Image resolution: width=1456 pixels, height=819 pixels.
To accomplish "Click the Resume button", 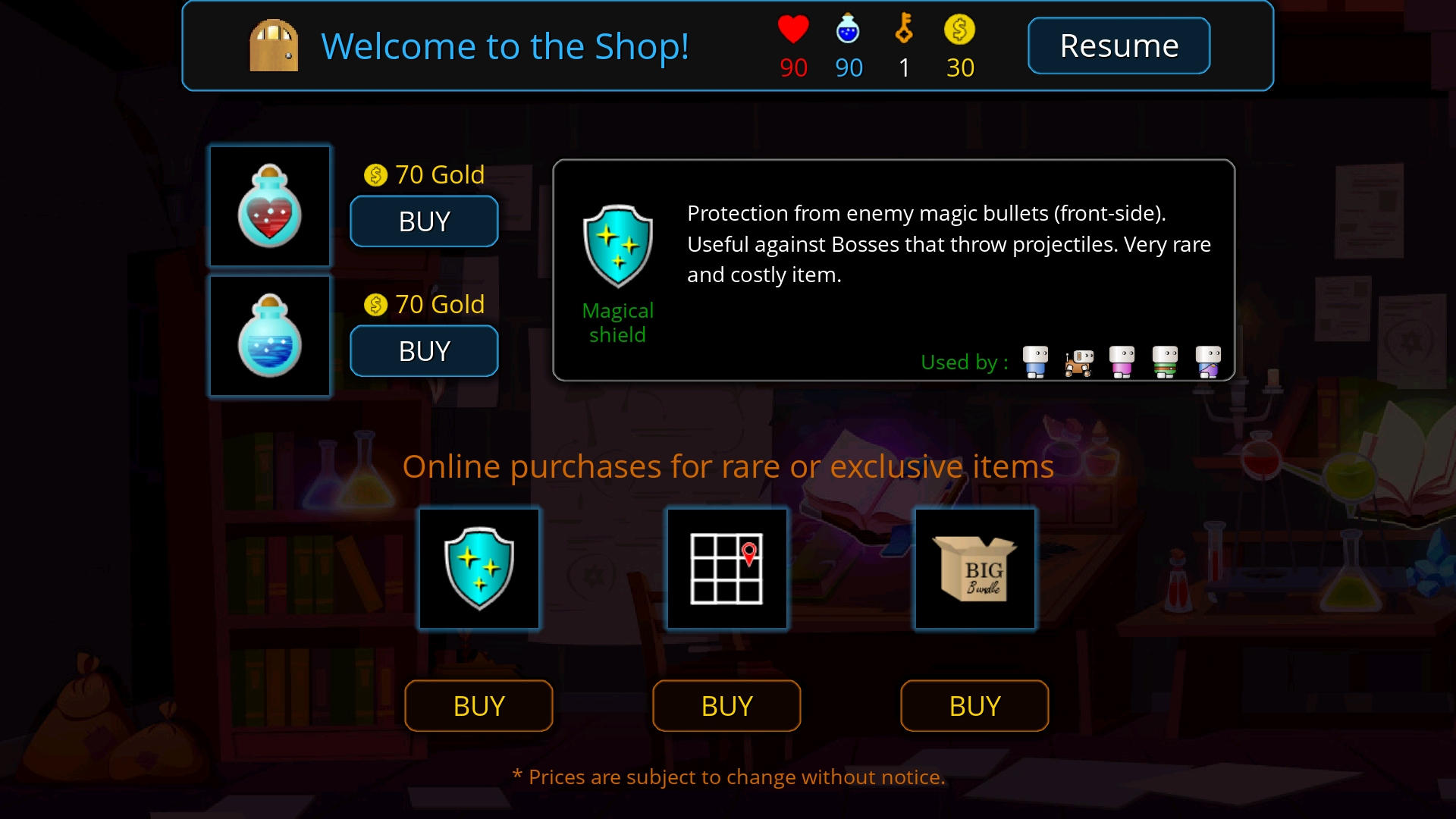I will [x=1119, y=45].
